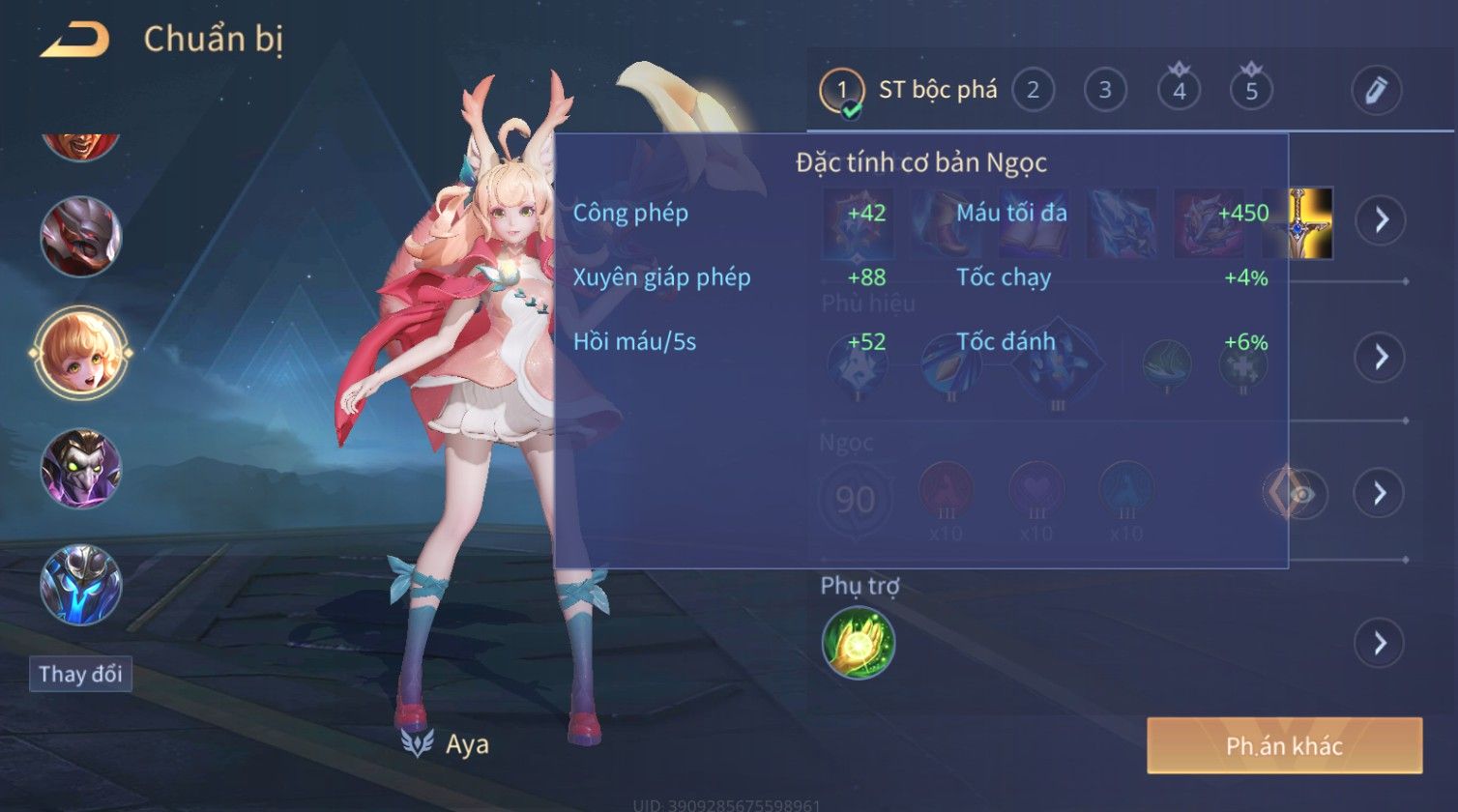Open the Phụ trợ row arrow
Image resolution: width=1458 pixels, height=812 pixels.
tap(1380, 643)
